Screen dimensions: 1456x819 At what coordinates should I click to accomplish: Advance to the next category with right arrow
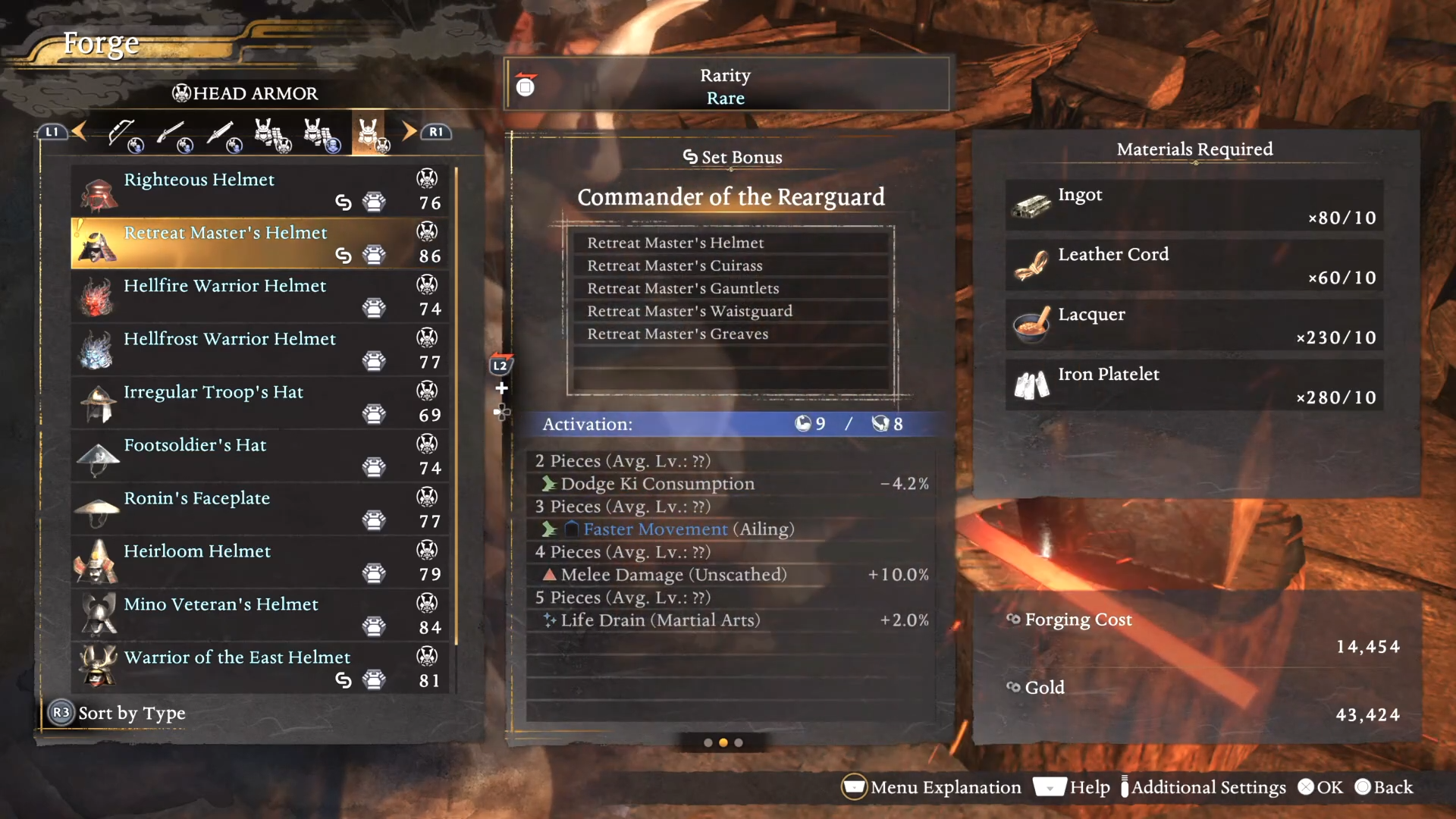pyautogui.click(x=409, y=131)
